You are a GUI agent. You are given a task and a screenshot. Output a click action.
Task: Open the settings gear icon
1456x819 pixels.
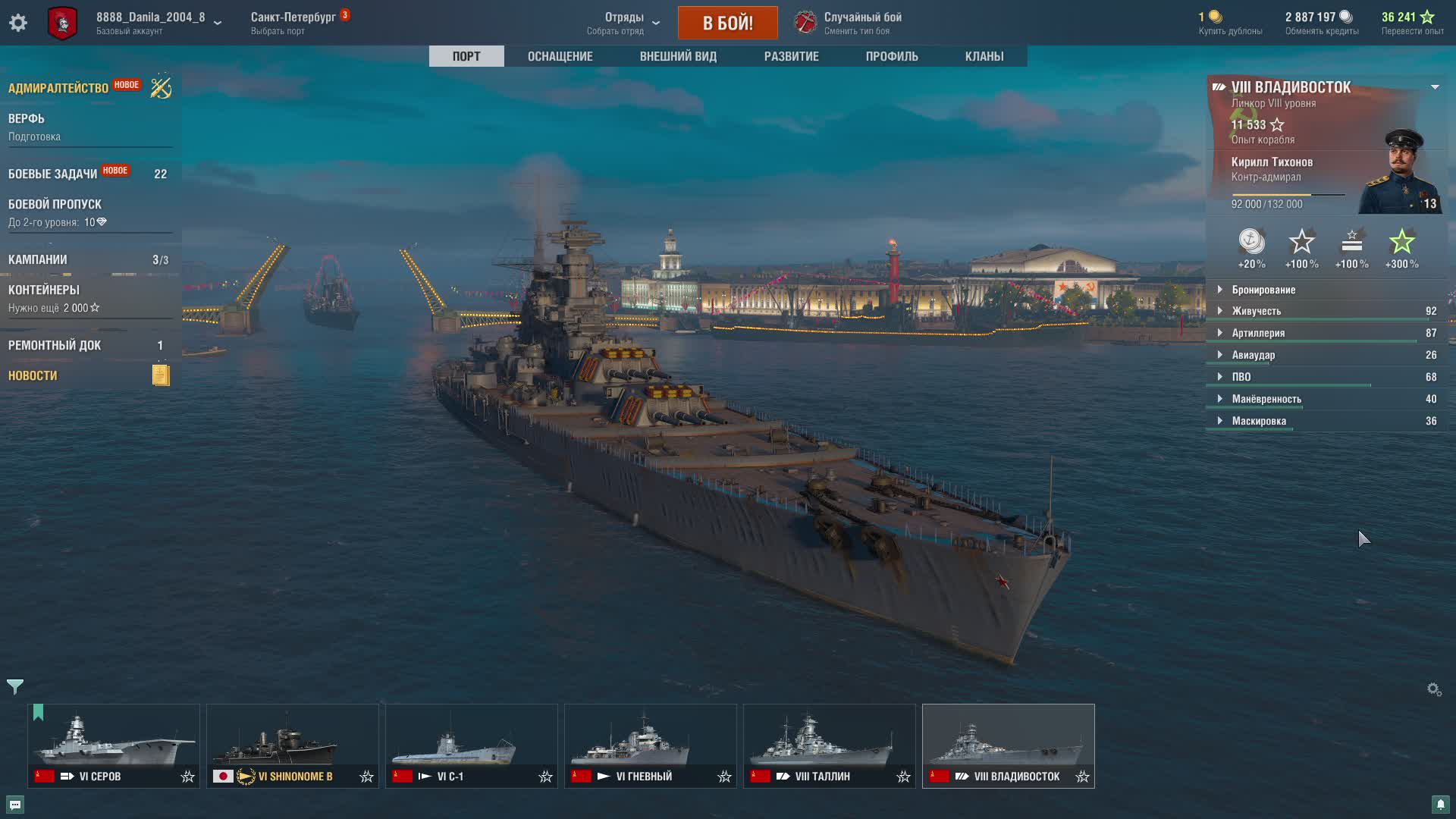point(18,23)
